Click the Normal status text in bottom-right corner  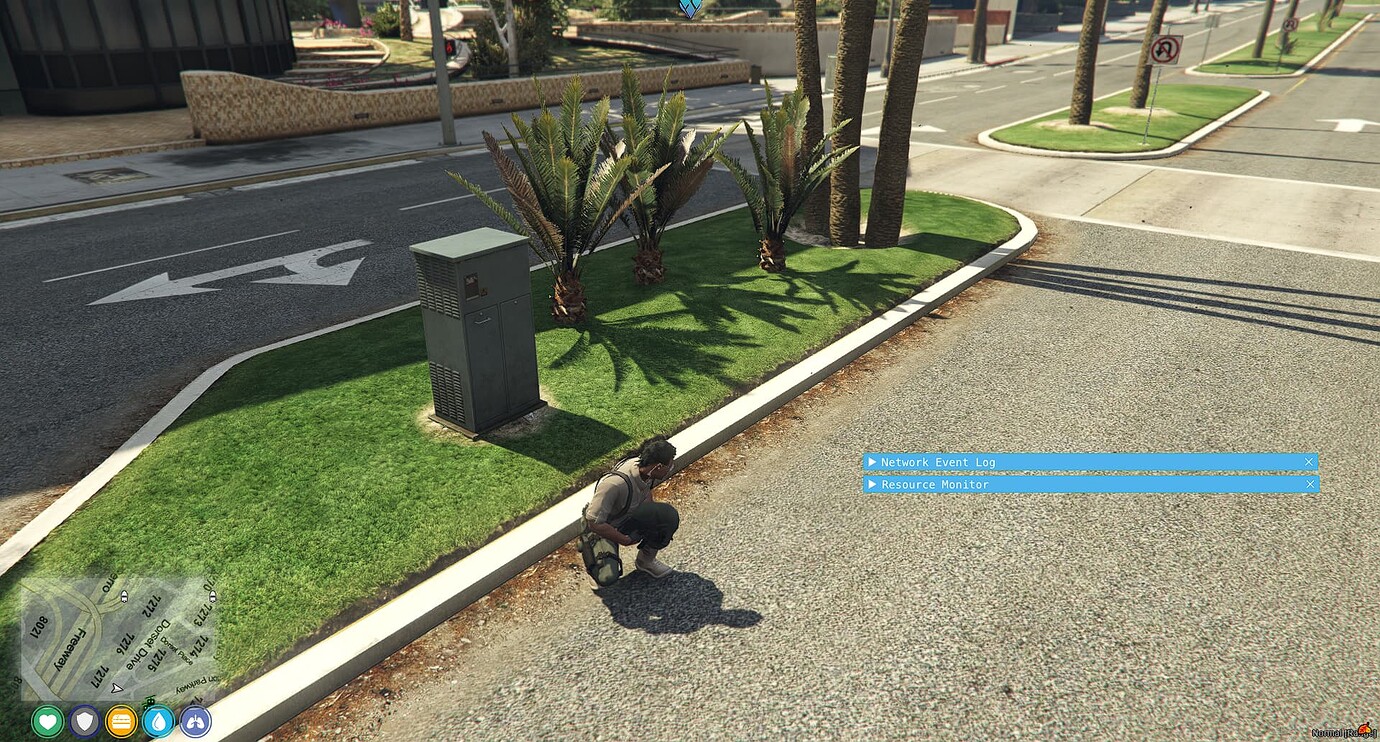click(x=1325, y=732)
